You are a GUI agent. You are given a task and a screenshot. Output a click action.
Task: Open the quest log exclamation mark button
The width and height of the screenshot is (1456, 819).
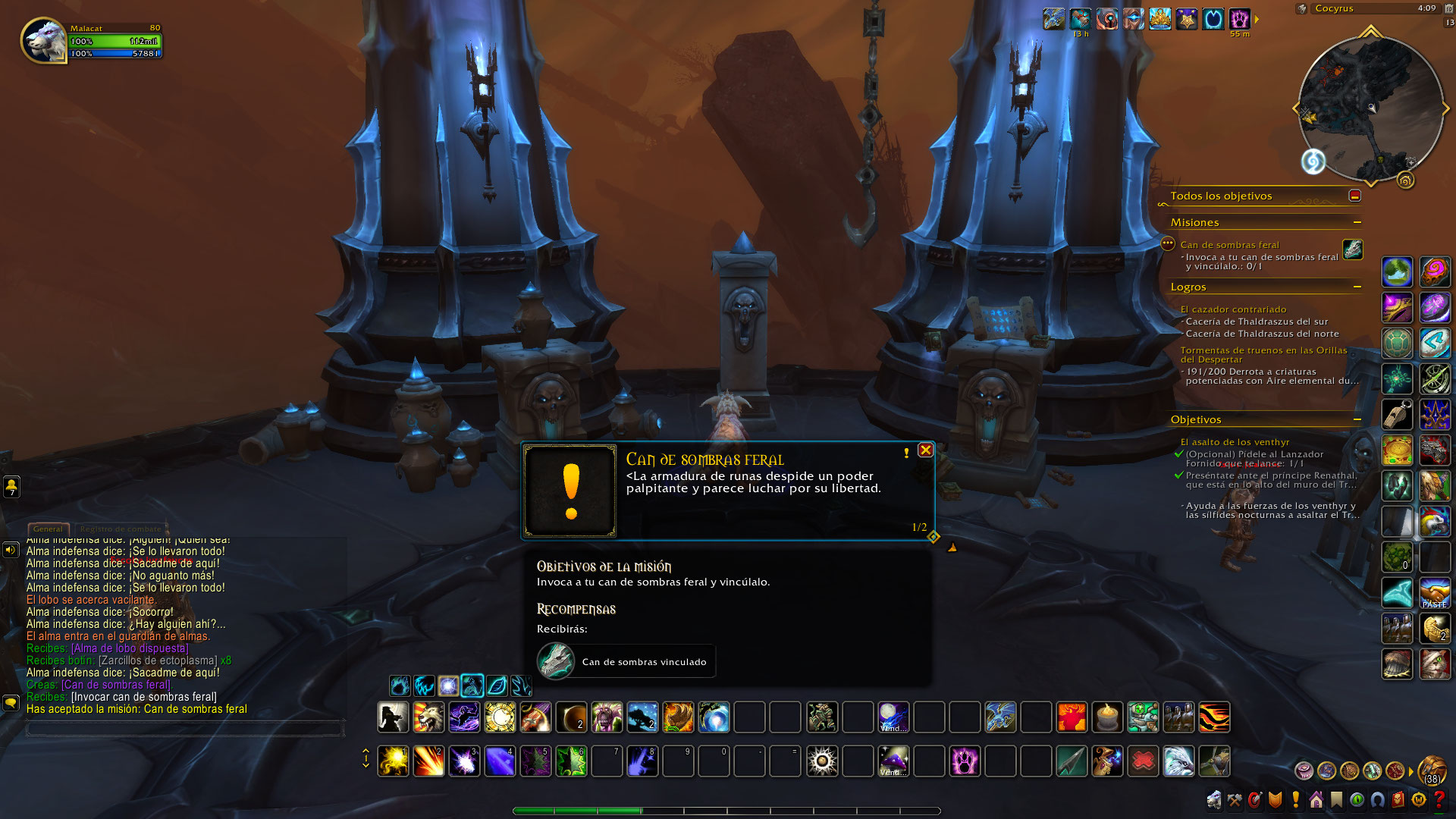point(1295,799)
